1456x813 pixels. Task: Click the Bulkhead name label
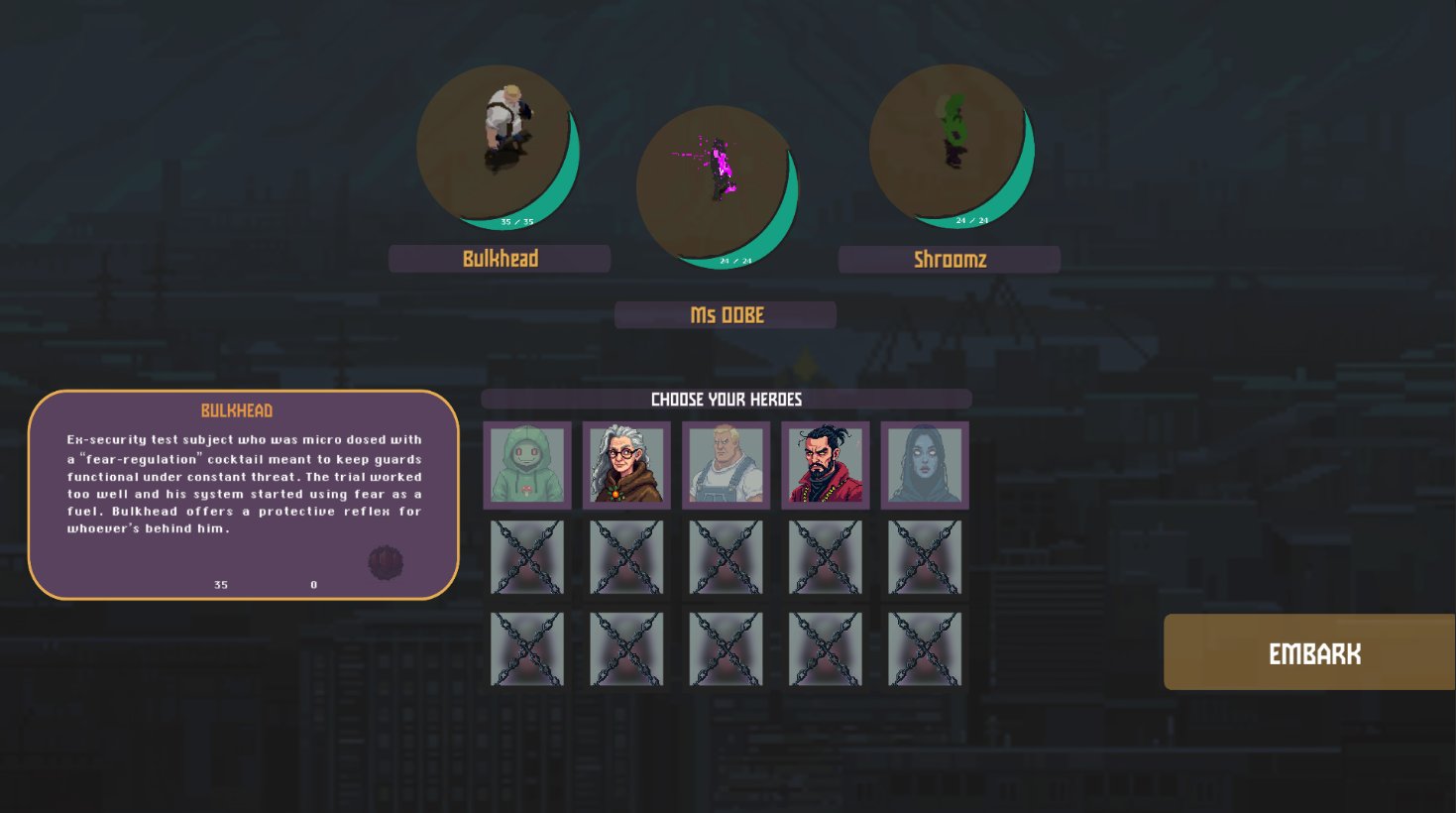[x=500, y=259]
